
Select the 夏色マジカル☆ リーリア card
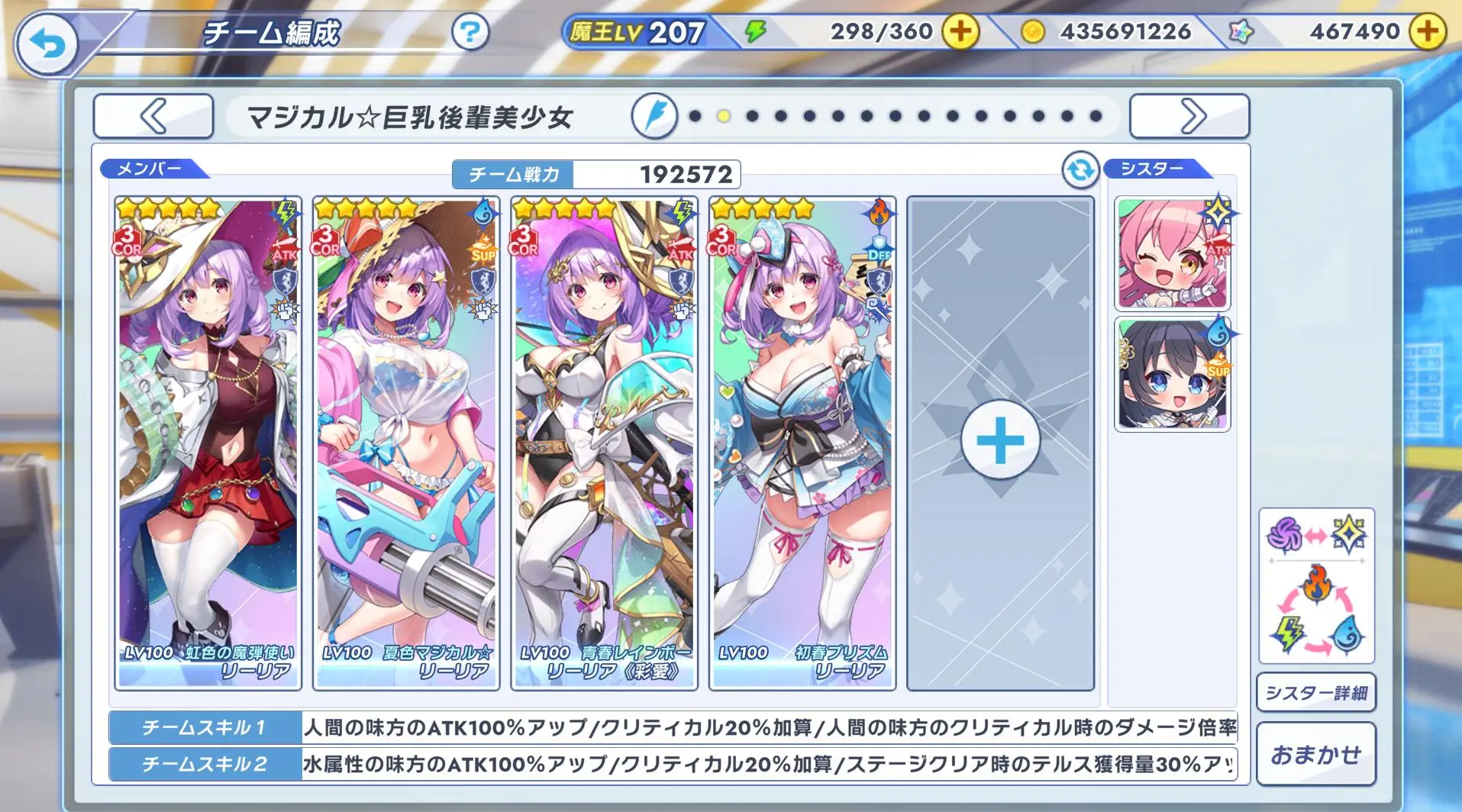pos(406,443)
